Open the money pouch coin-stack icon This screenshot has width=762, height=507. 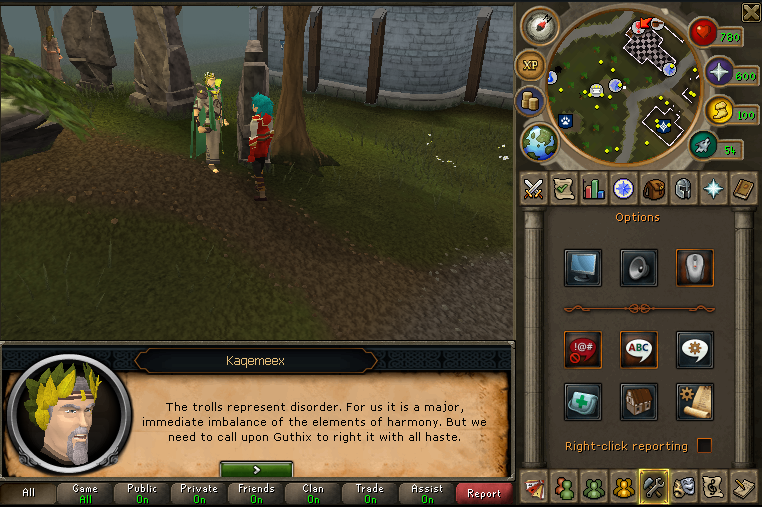point(530,102)
